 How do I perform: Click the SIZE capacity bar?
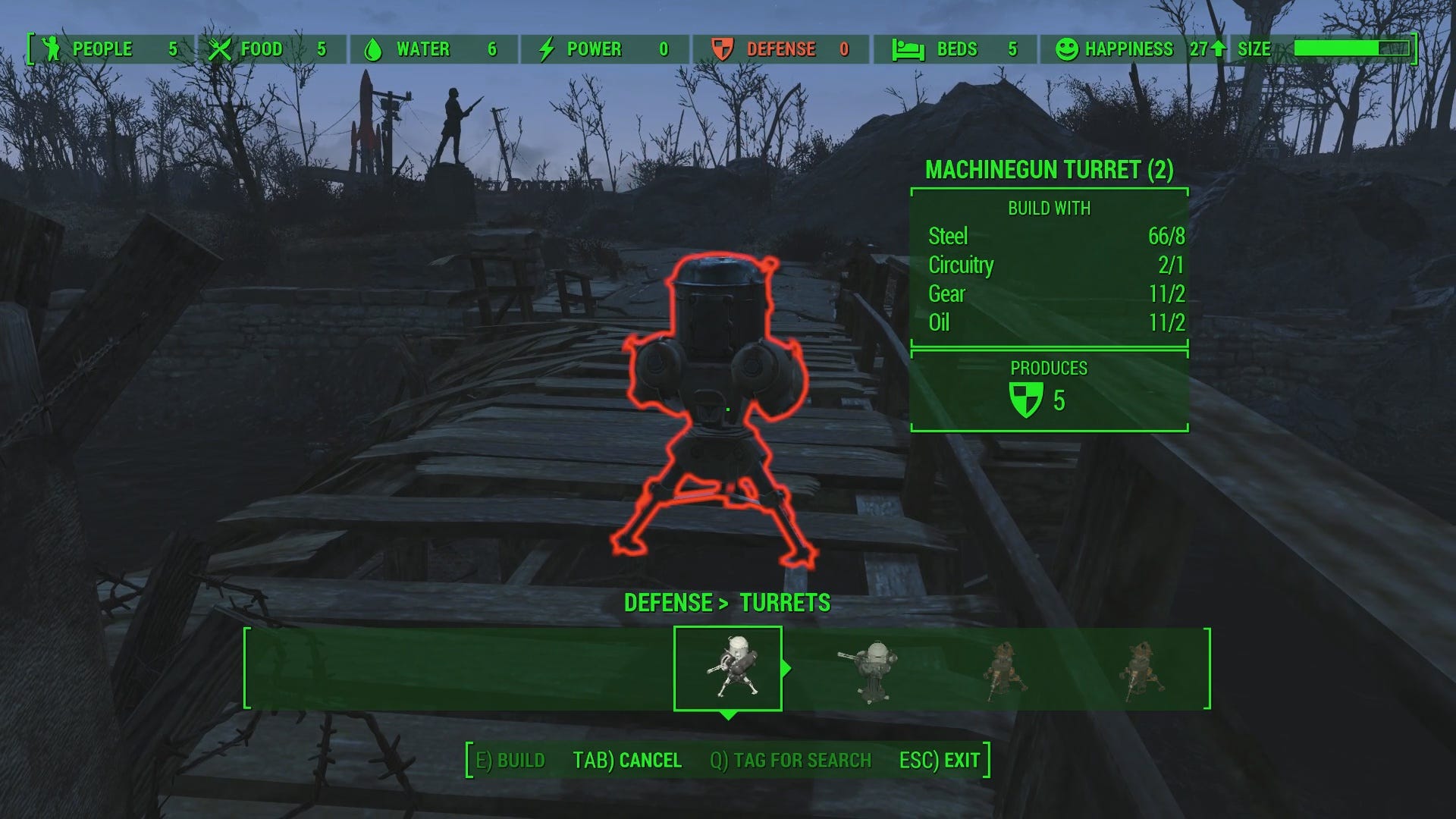pos(1349,46)
